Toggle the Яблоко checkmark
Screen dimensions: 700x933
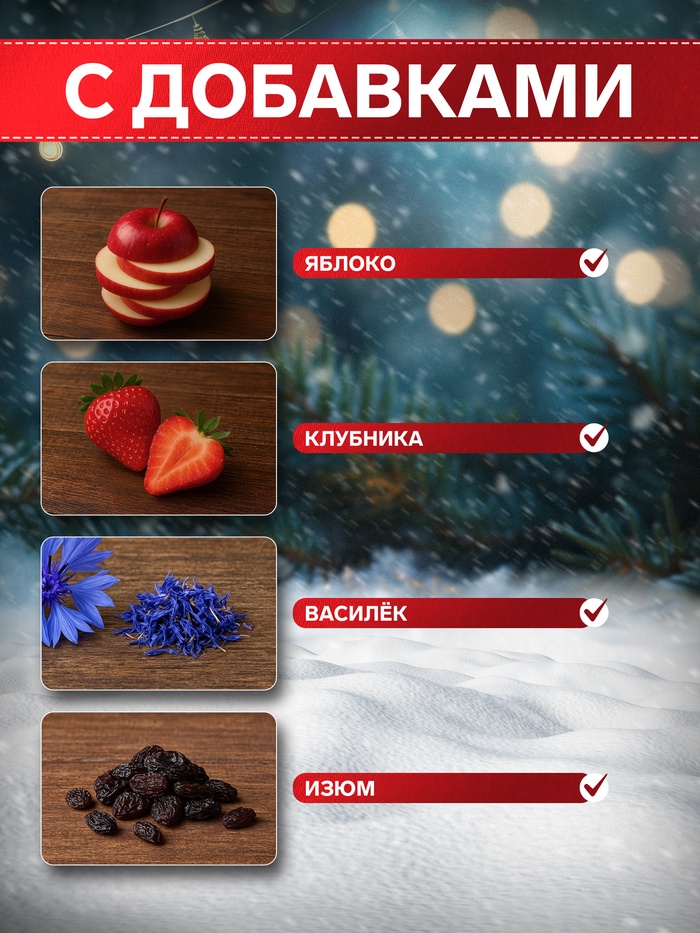click(x=594, y=263)
